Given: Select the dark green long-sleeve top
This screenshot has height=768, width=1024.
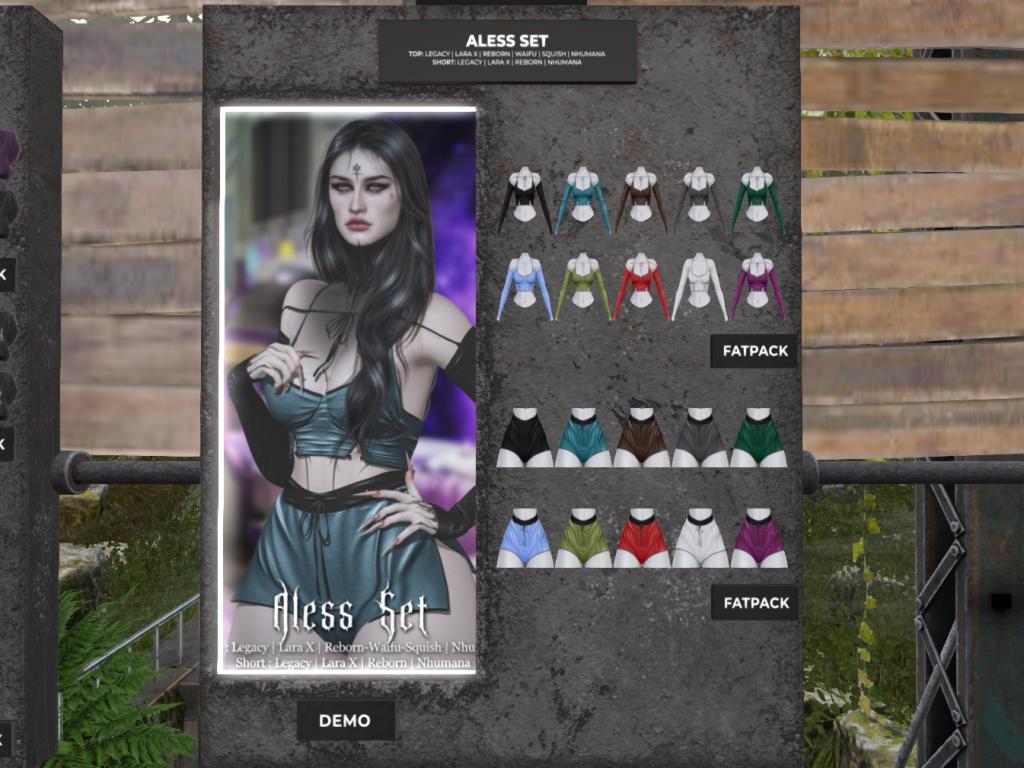Looking at the screenshot, I should click(758, 200).
